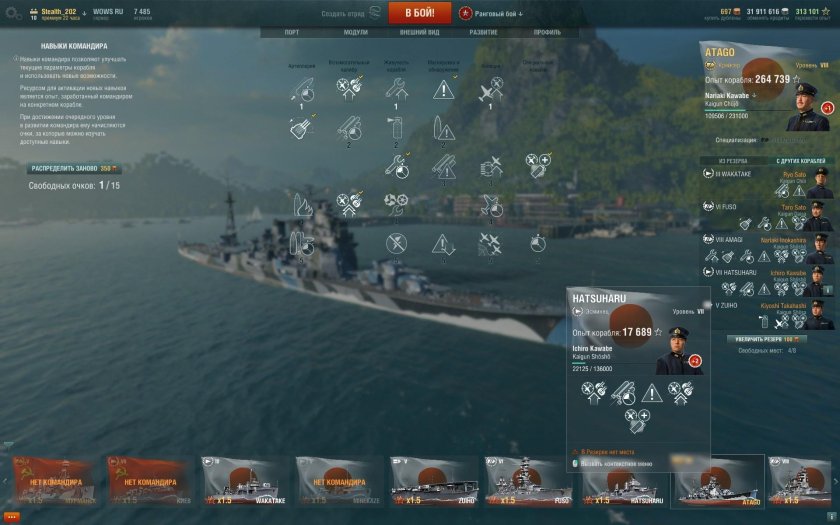Switch to the "Из резерва" commander list
This screenshot has height=525, width=840.
[x=732, y=160]
